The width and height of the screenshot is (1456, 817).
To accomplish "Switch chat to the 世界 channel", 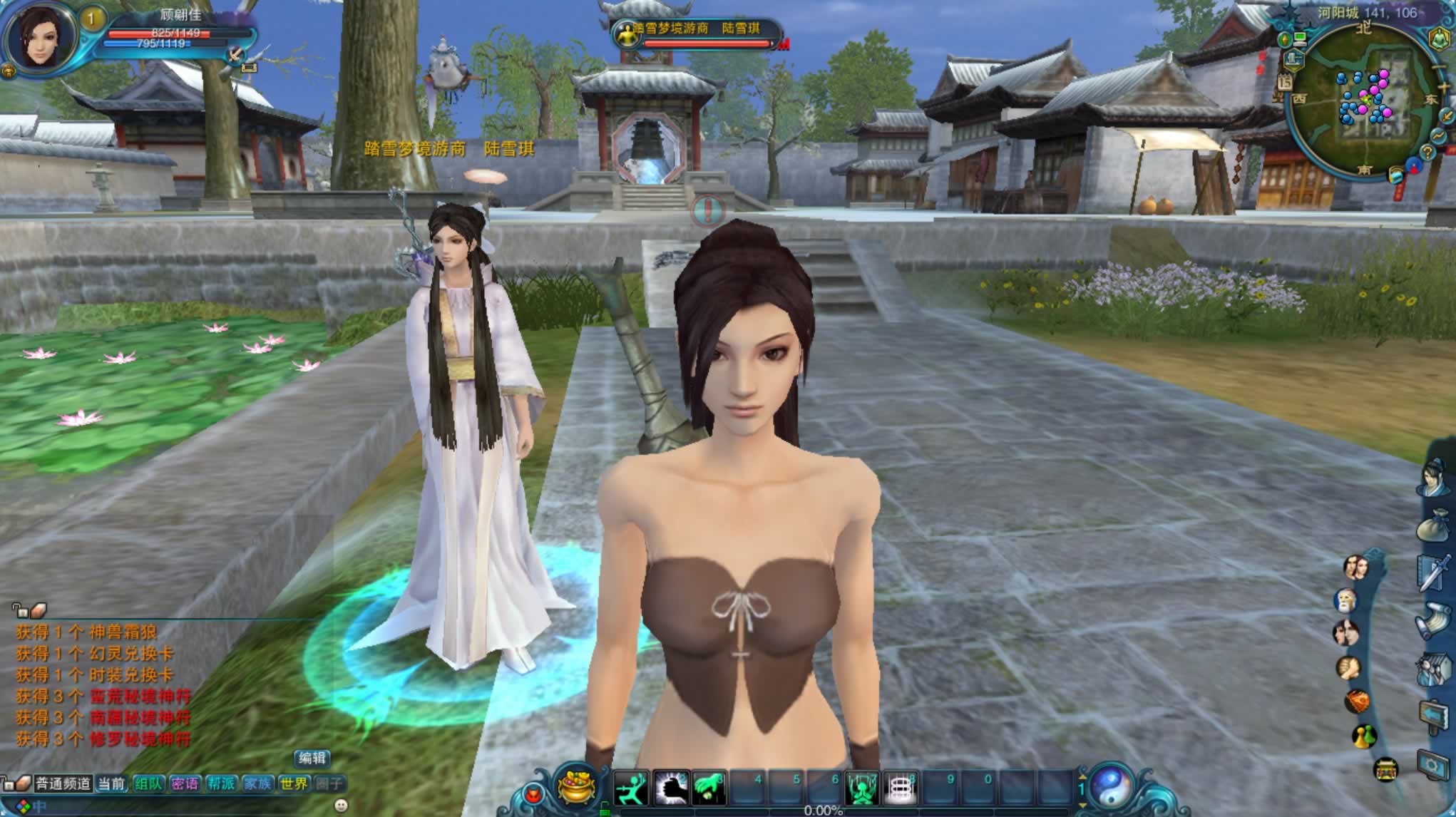I will coord(294,784).
